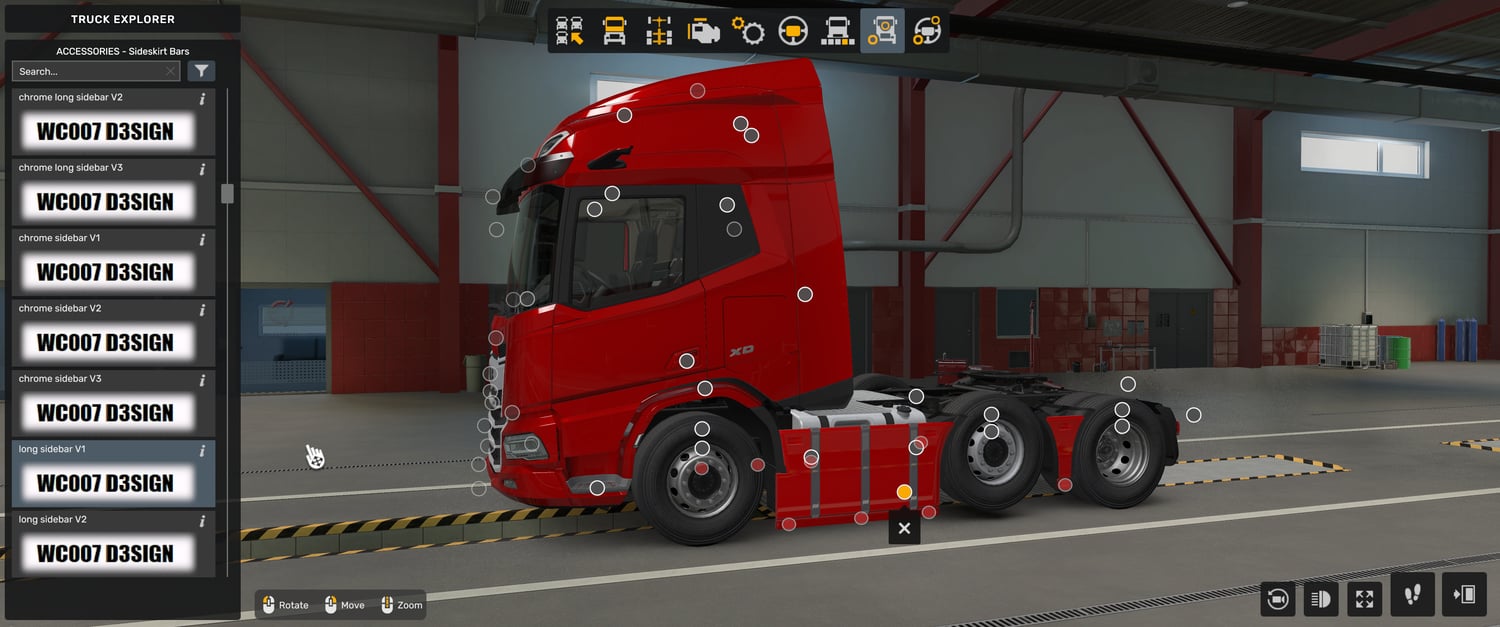Screen dimensions: 1500x627
Task: Pick the chrome sidebar V1 accessory
Action: click(x=104, y=271)
